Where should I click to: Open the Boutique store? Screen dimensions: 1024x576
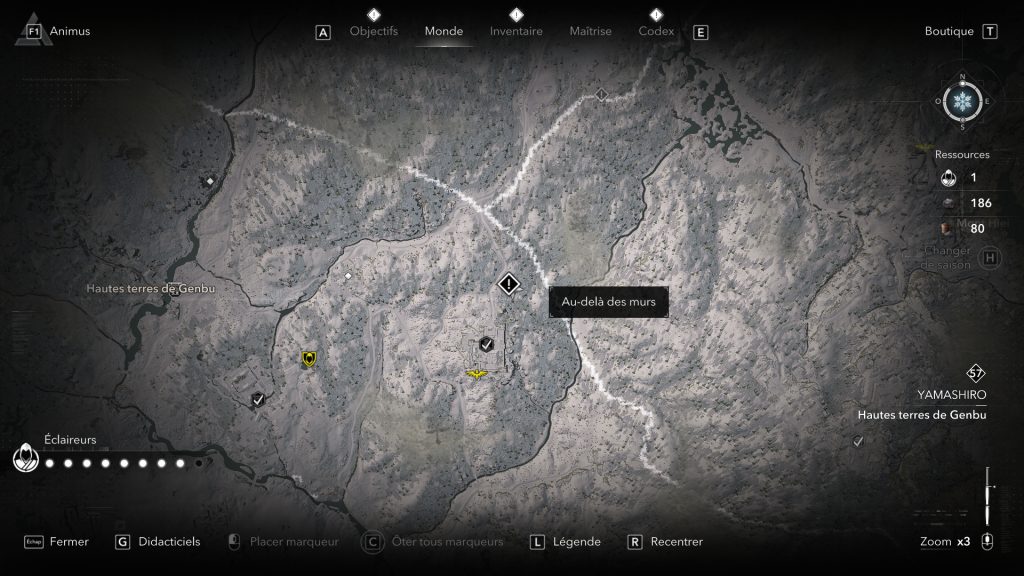click(949, 31)
